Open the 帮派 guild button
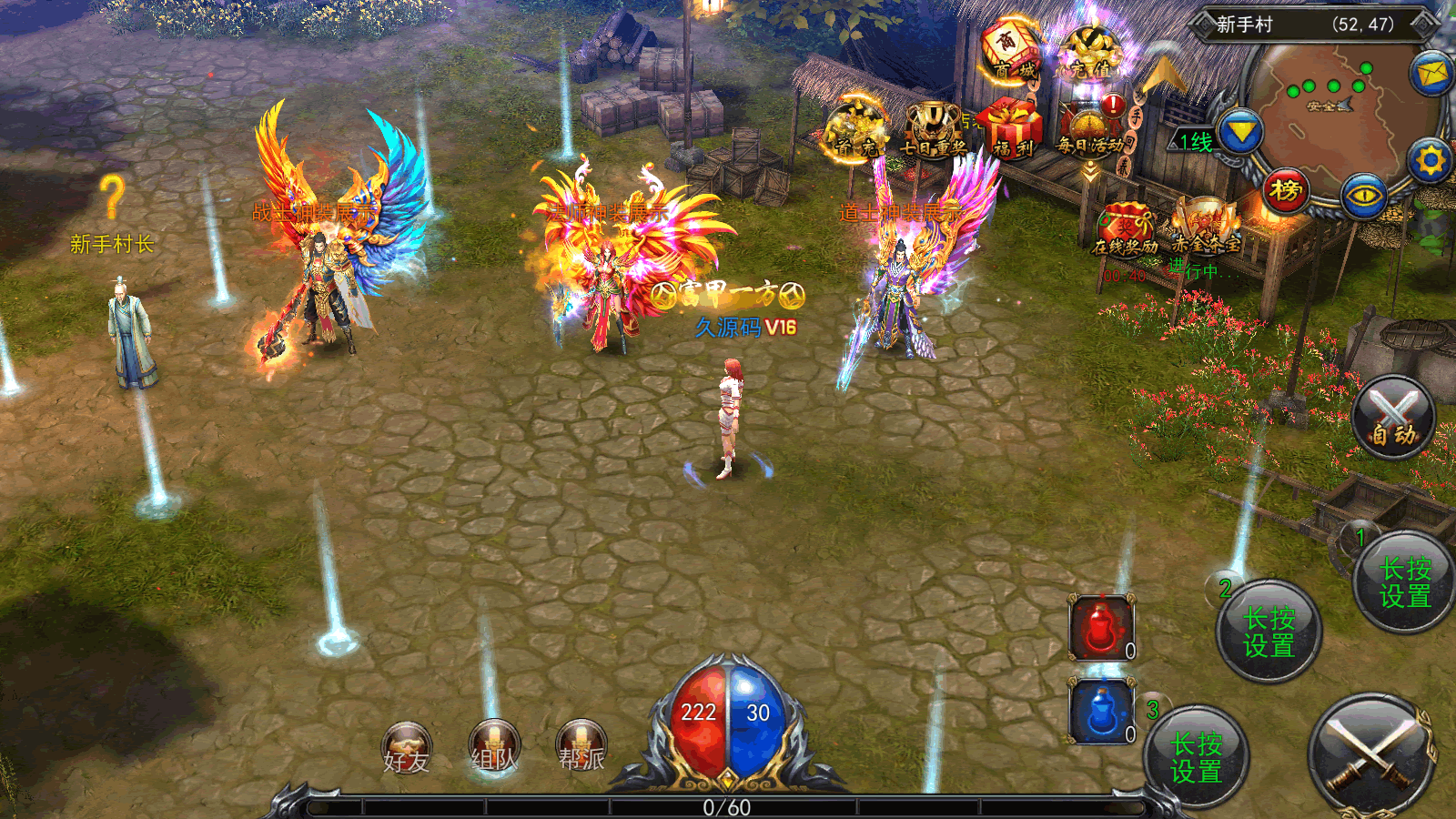 pyautogui.click(x=581, y=746)
